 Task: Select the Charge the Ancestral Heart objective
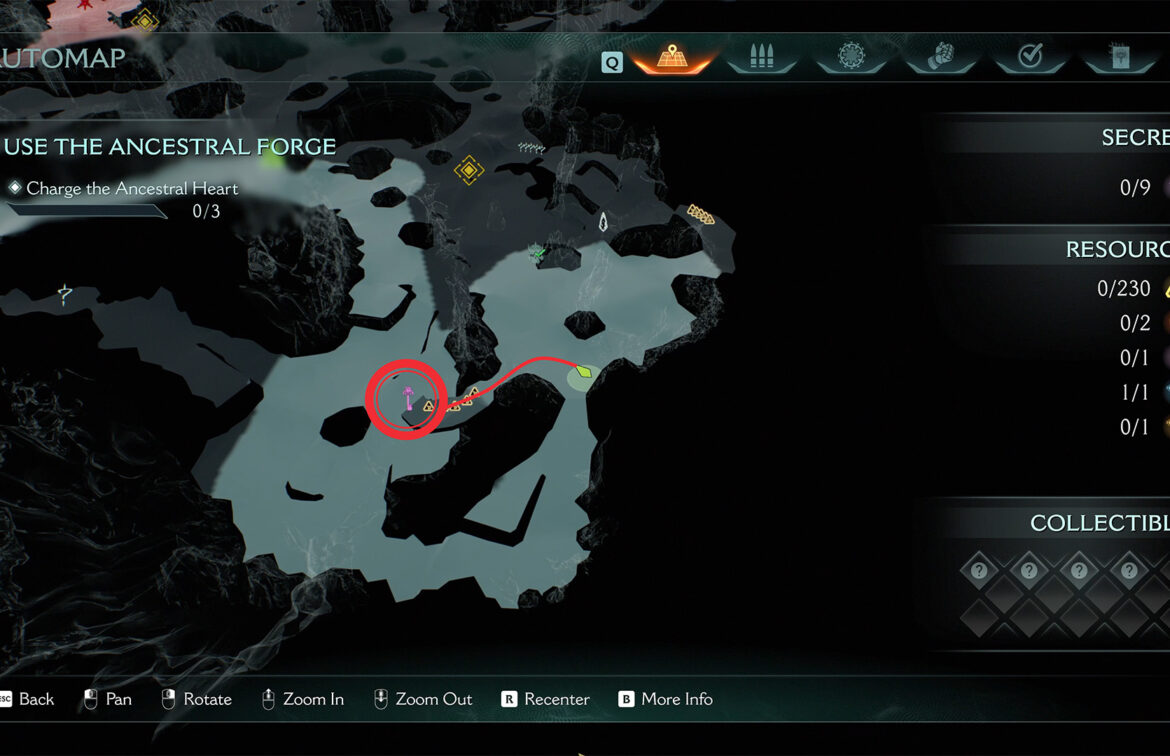point(132,188)
